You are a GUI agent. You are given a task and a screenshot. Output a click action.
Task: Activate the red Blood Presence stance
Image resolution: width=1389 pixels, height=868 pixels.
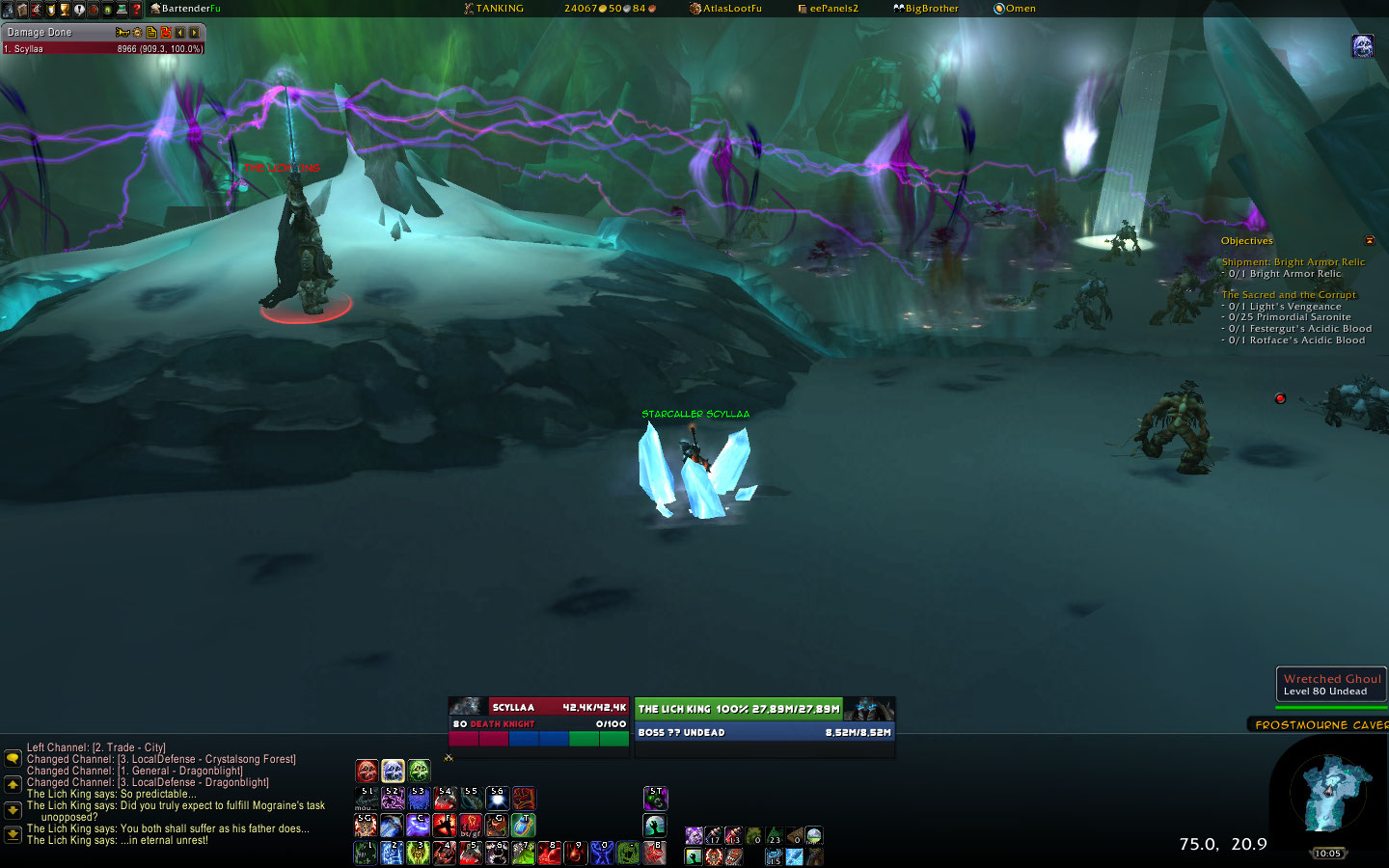coord(367,771)
